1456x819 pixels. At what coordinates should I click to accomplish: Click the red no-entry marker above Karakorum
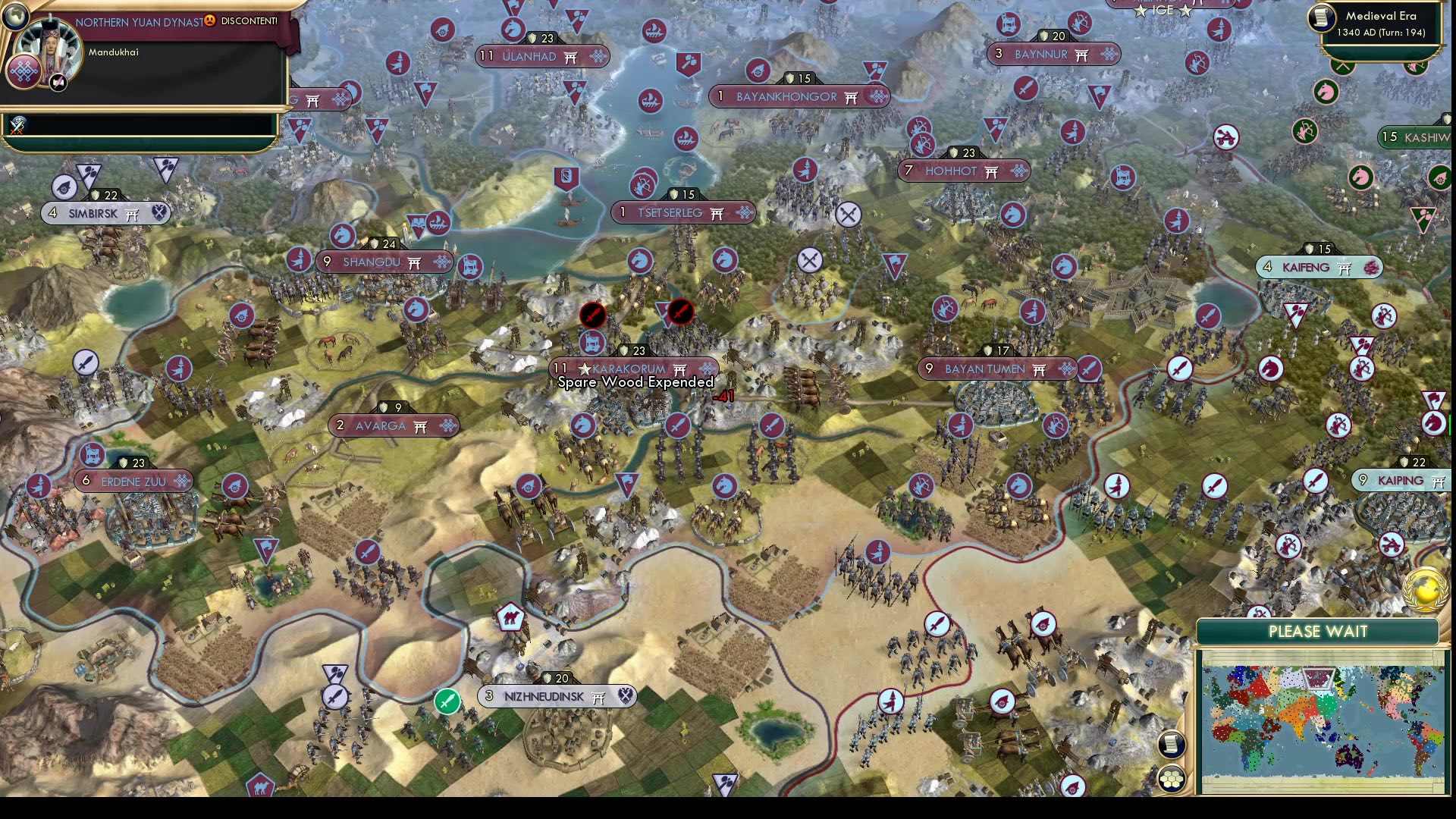(x=594, y=315)
